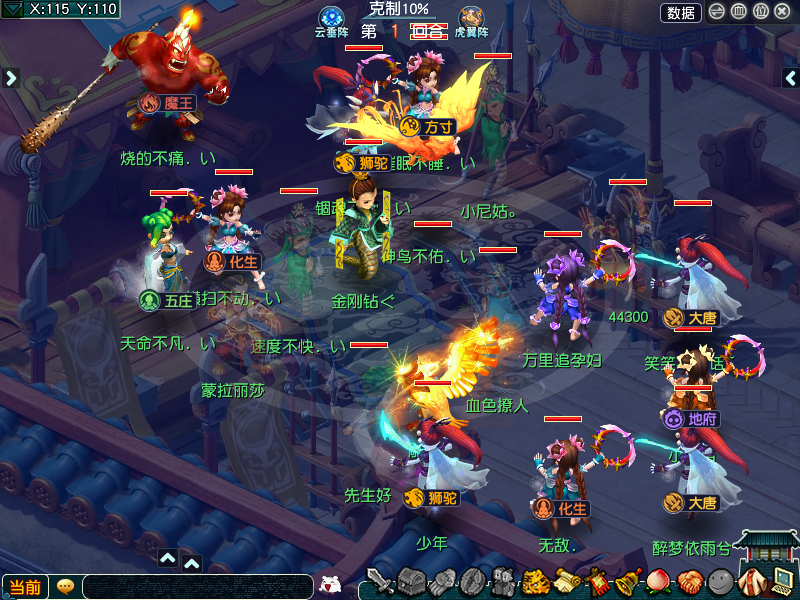Click the swap arrows round button
This screenshot has width=800, height=600.
pos(717,12)
